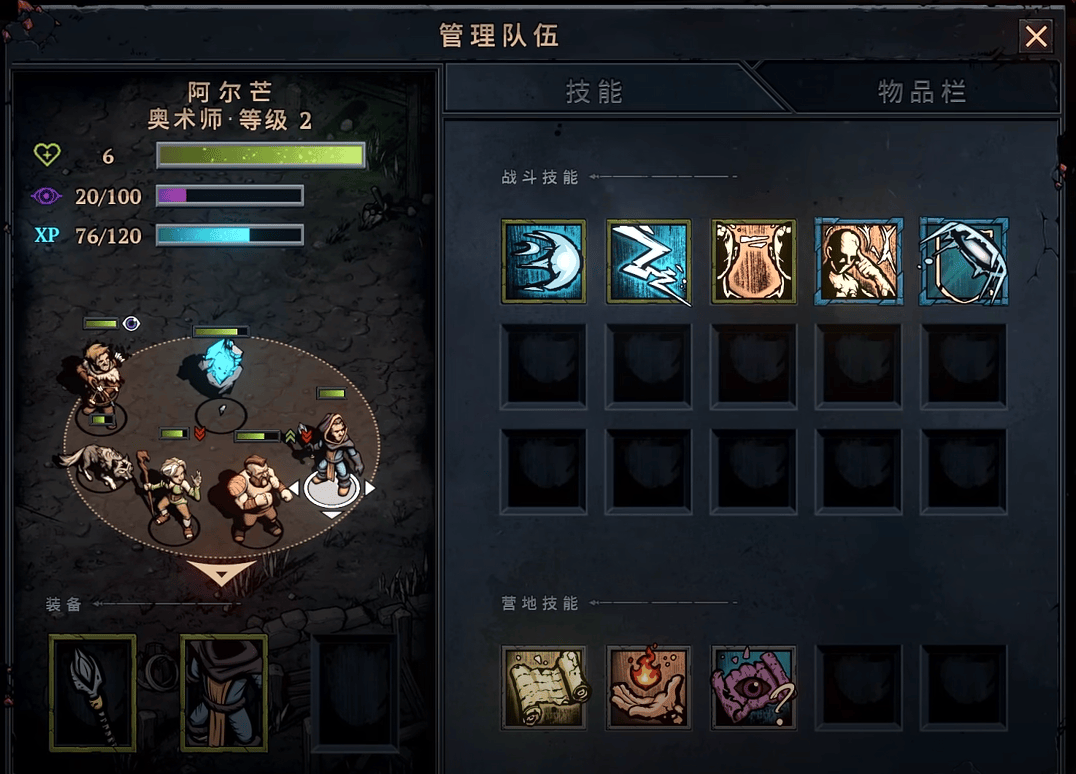Switch to the 技能 tab
1076x774 pixels.
click(x=594, y=92)
